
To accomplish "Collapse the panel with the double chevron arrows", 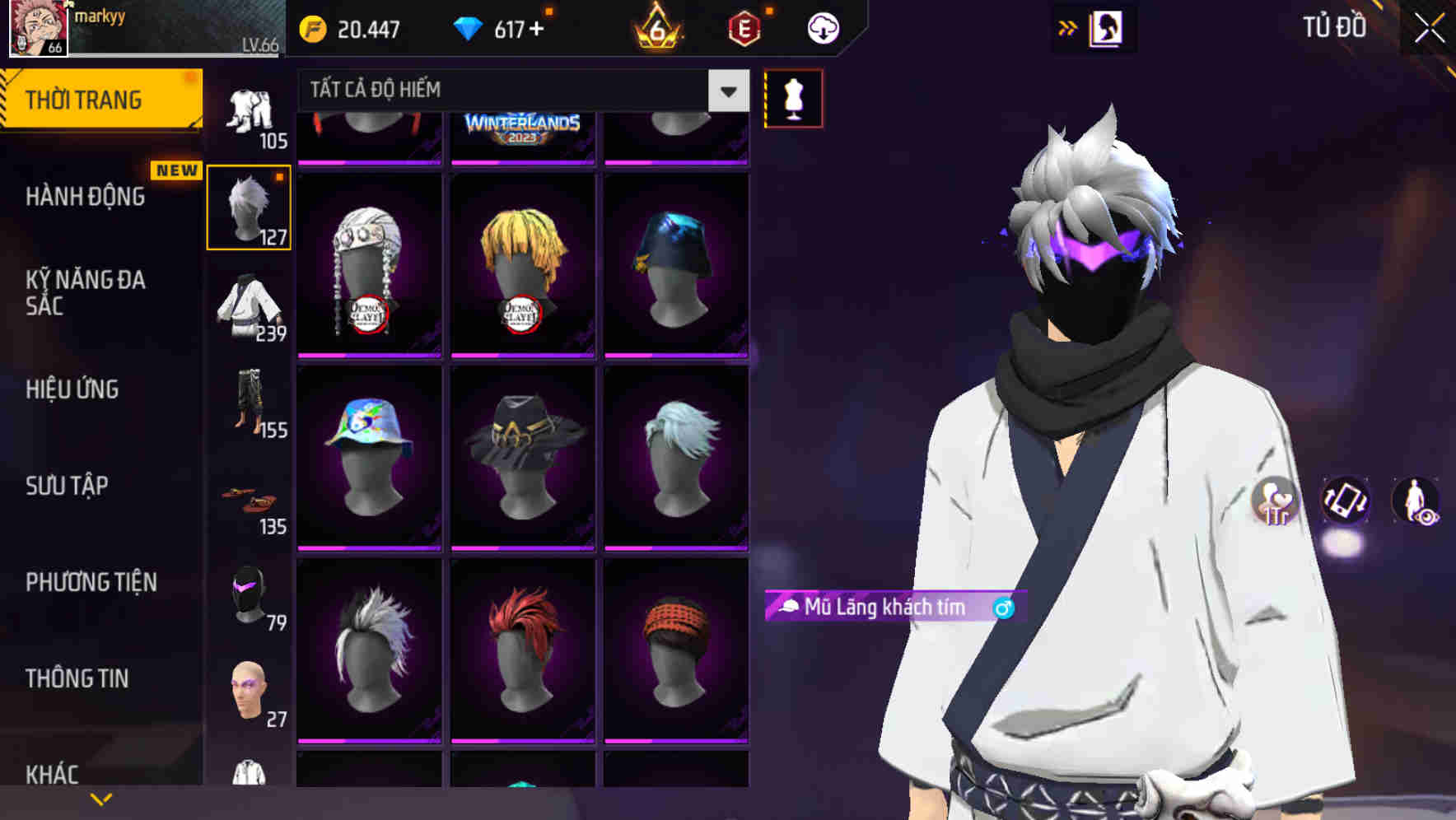I will pos(1068,27).
